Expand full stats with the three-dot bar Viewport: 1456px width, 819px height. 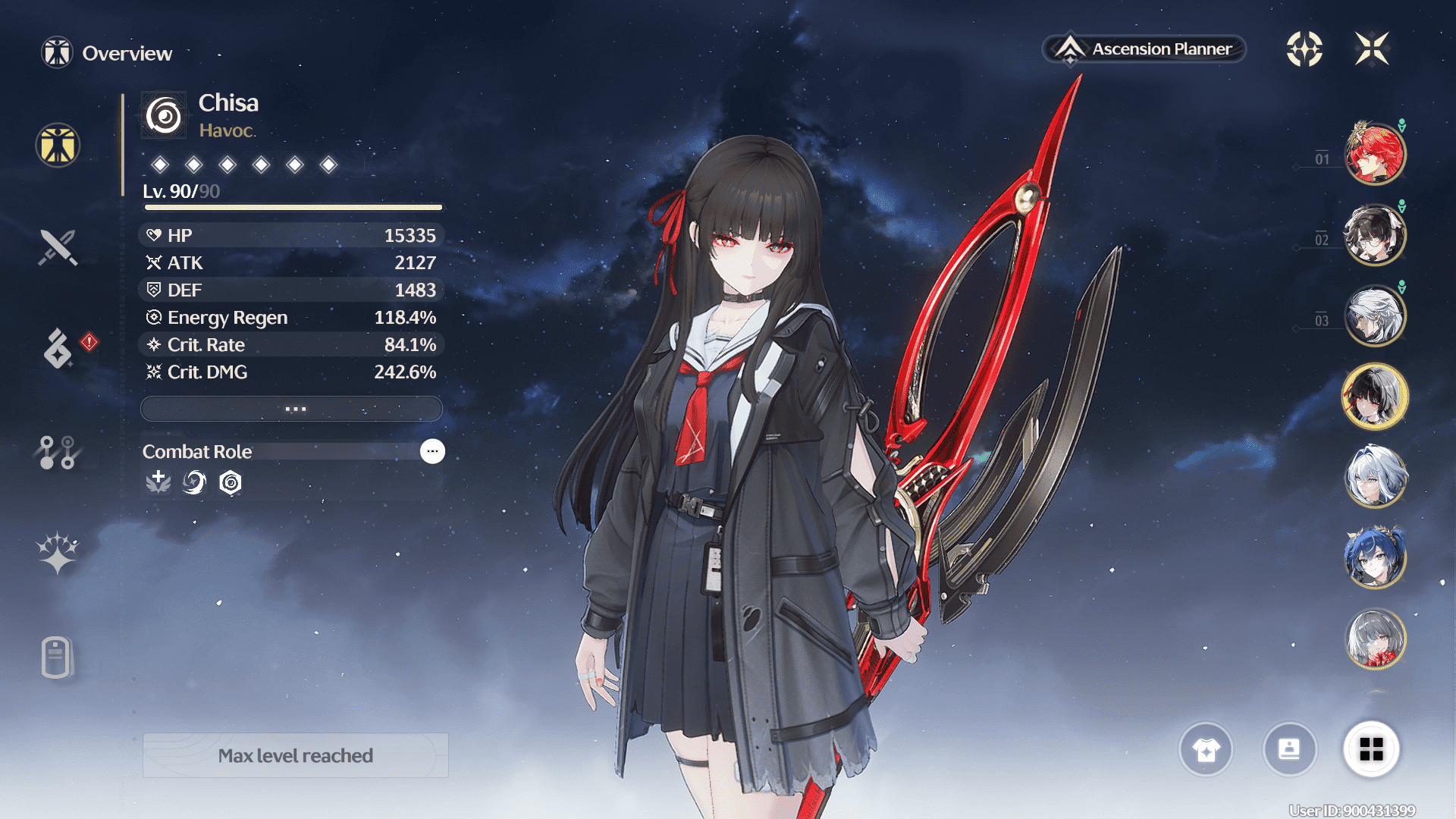click(x=292, y=409)
